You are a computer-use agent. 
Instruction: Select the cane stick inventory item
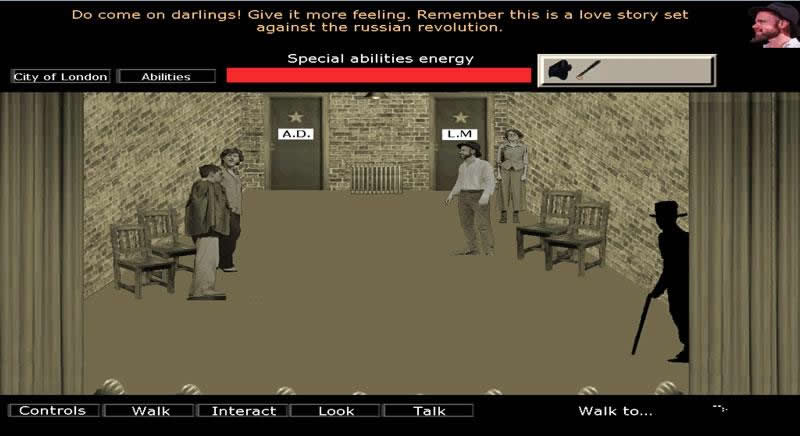(587, 70)
